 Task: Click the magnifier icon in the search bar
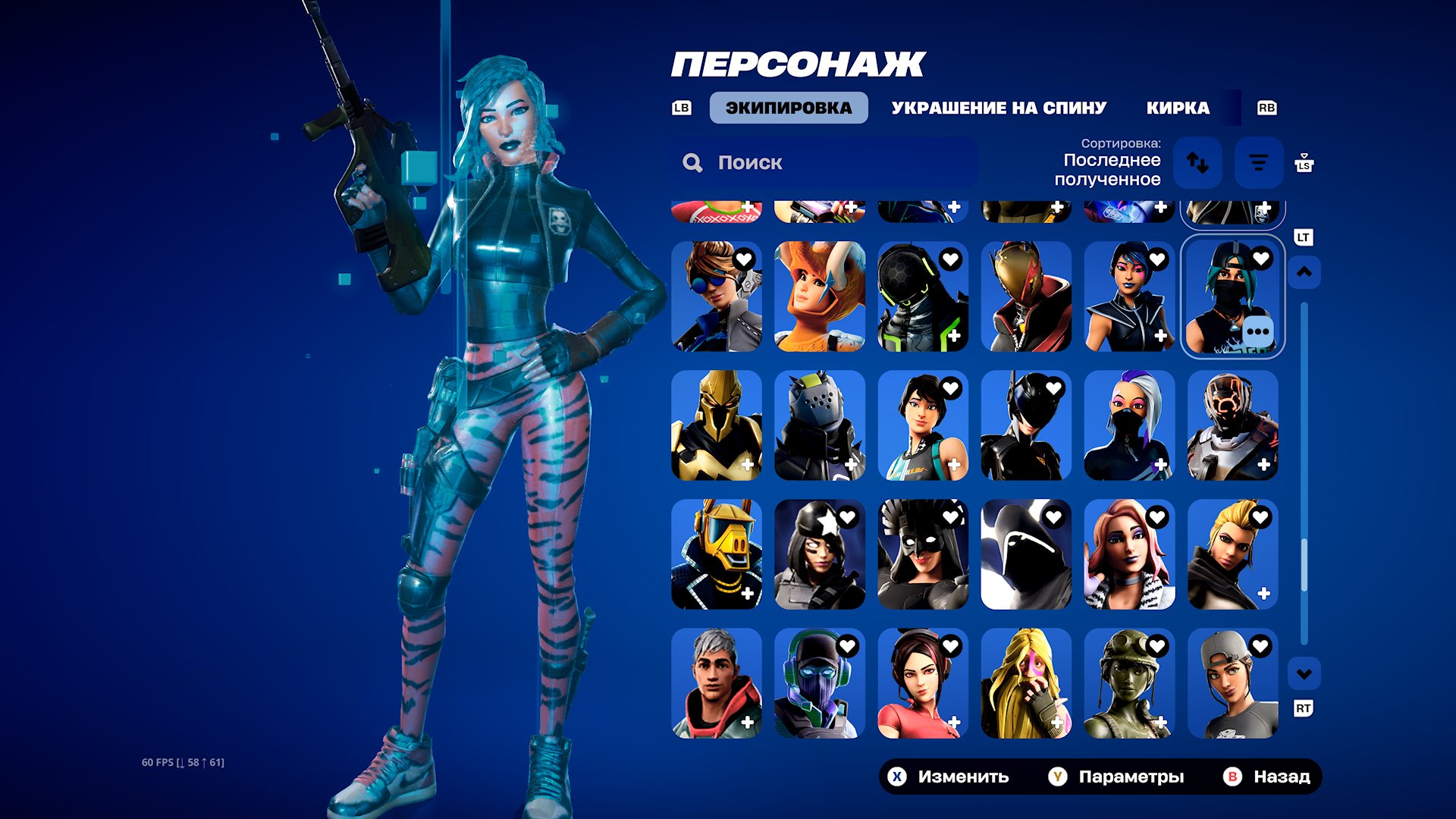[692, 162]
